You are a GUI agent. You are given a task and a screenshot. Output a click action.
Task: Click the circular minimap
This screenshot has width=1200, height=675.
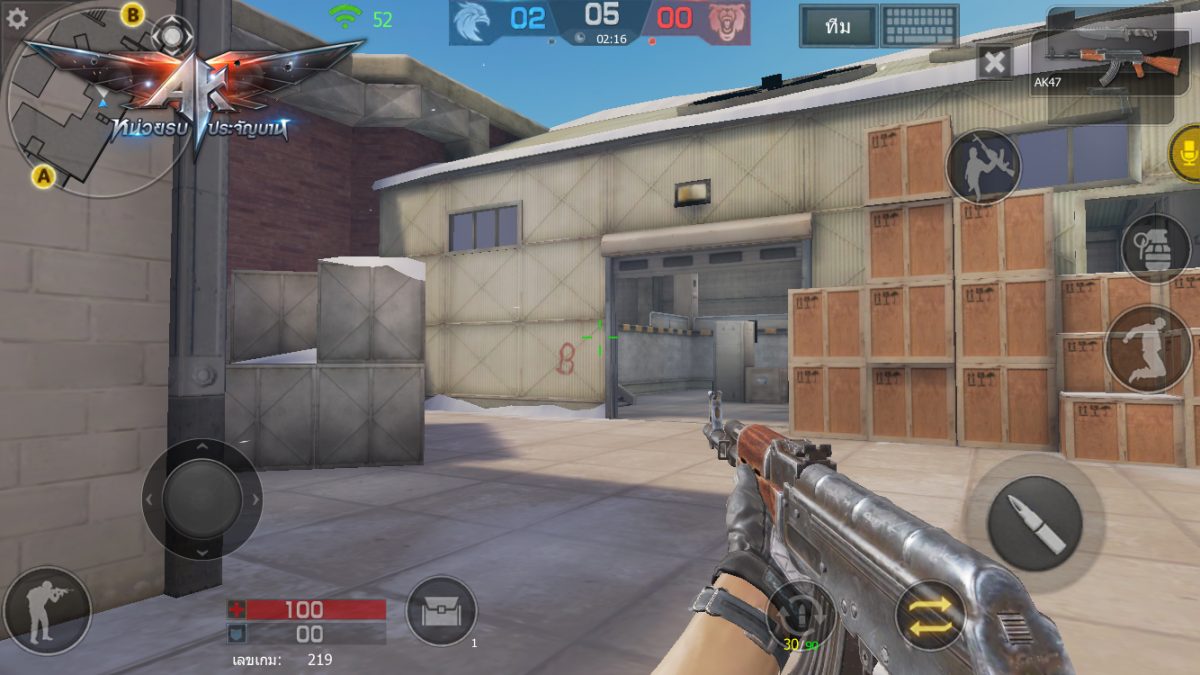85,110
